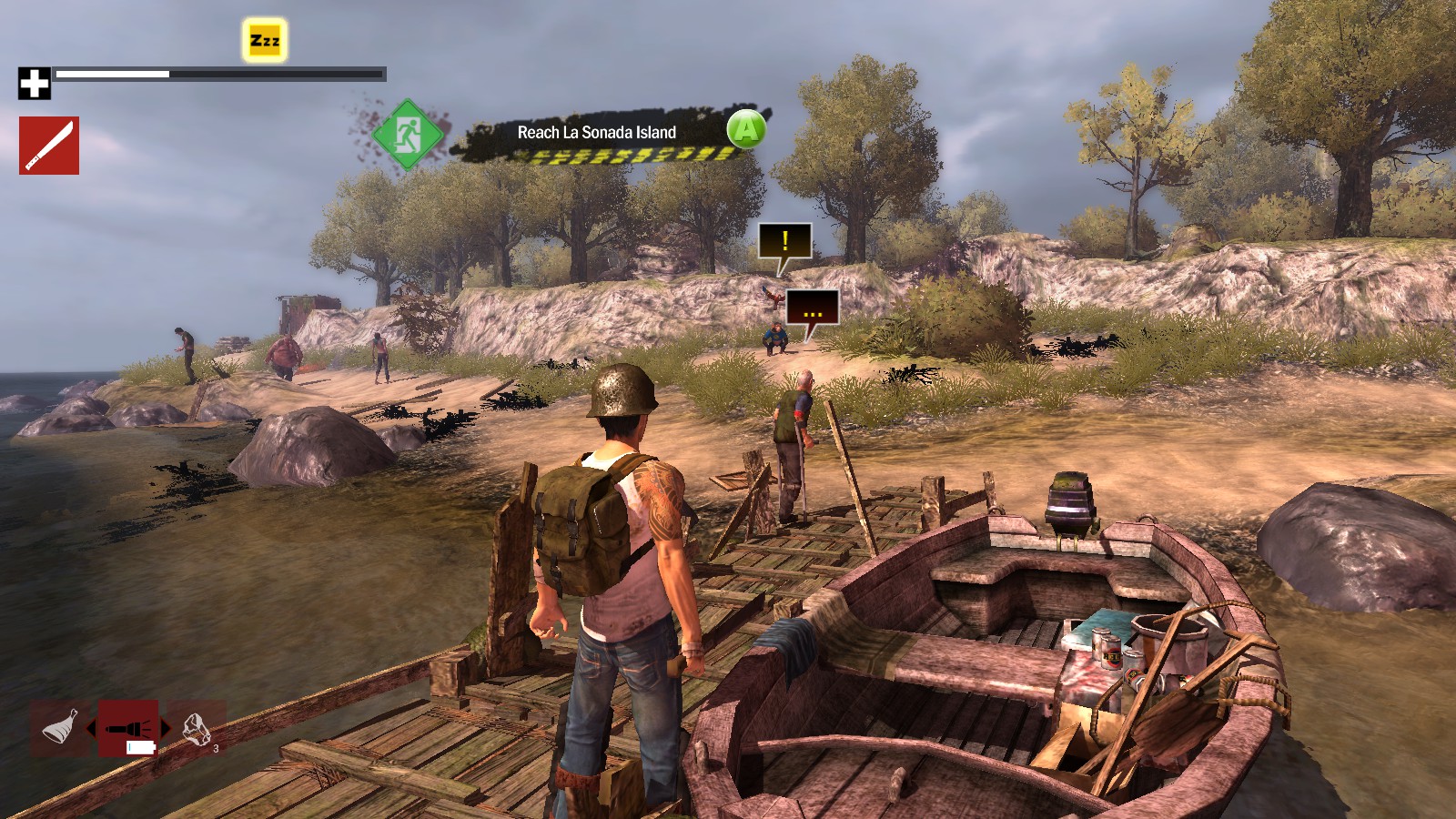This screenshot has height=819, width=1456.
Task: Select the rock throwing item
Action: pos(197,726)
